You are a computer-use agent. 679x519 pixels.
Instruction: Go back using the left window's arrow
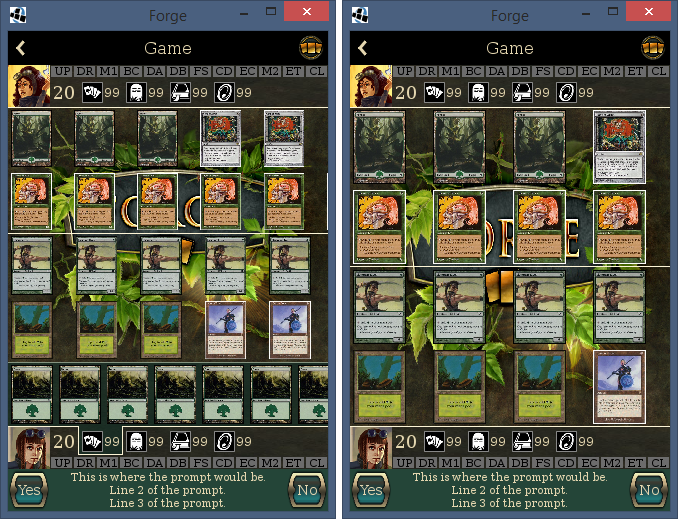click(x=21, y=48)
